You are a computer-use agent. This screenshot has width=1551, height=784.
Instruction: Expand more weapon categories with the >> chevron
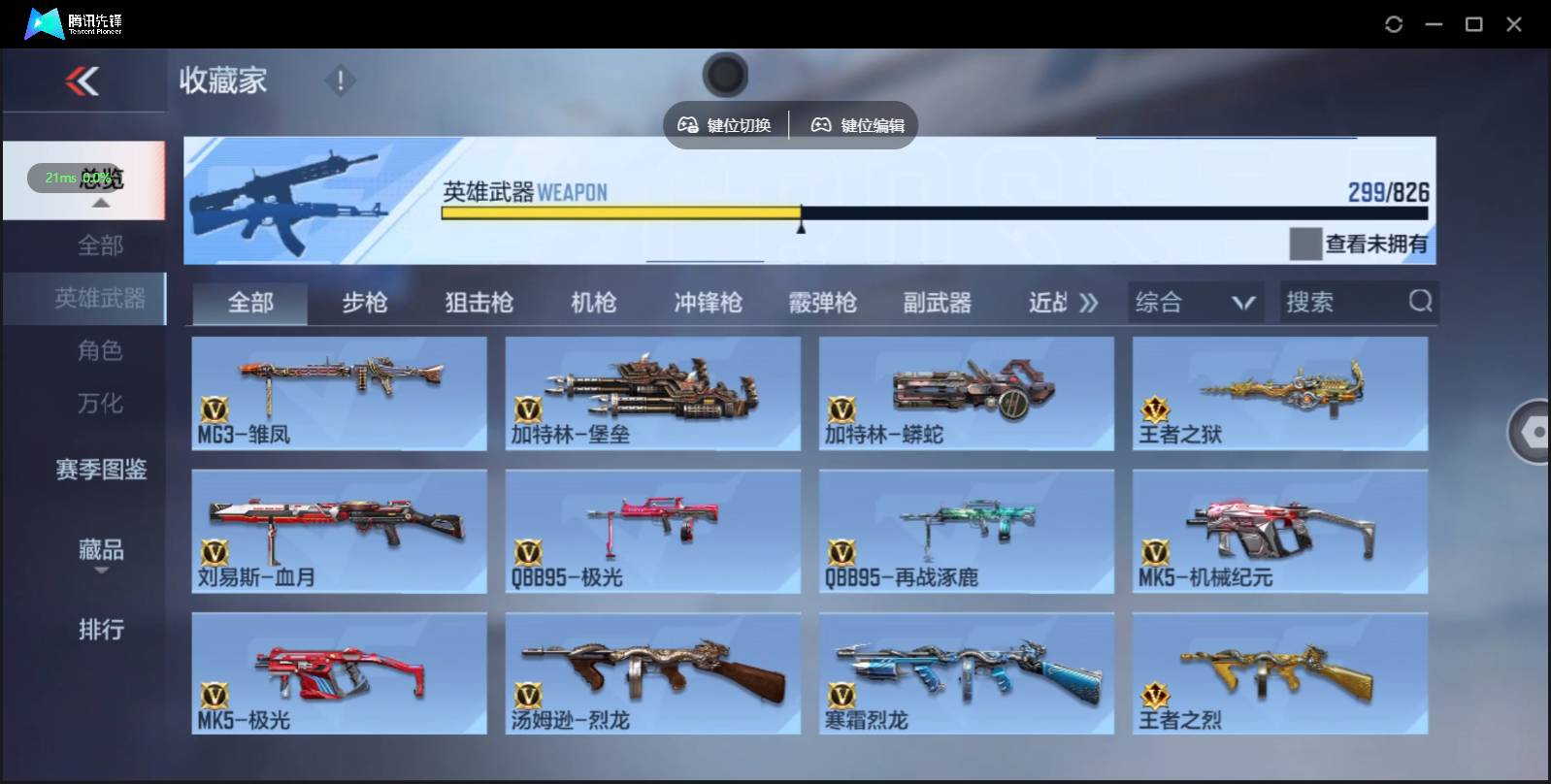tap(1089, 302)
